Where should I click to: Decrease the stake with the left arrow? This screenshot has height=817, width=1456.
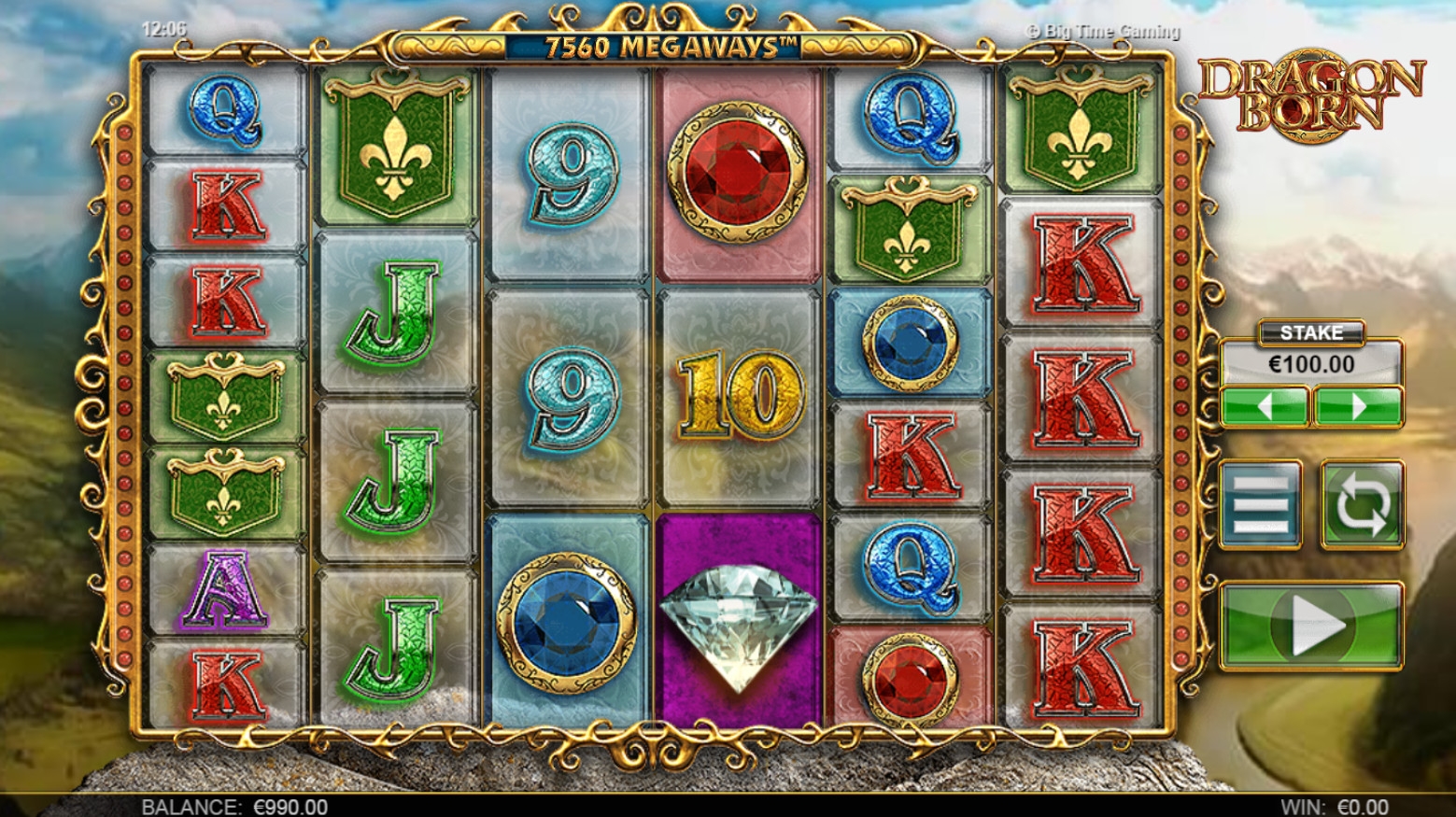(x=1265, y=407)
